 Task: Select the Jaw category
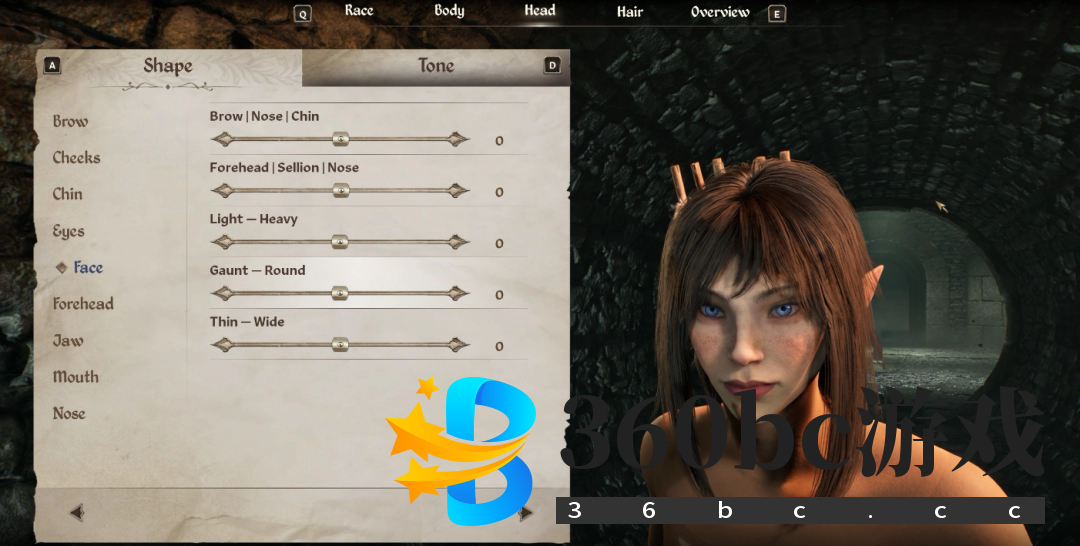click(68, 340)
